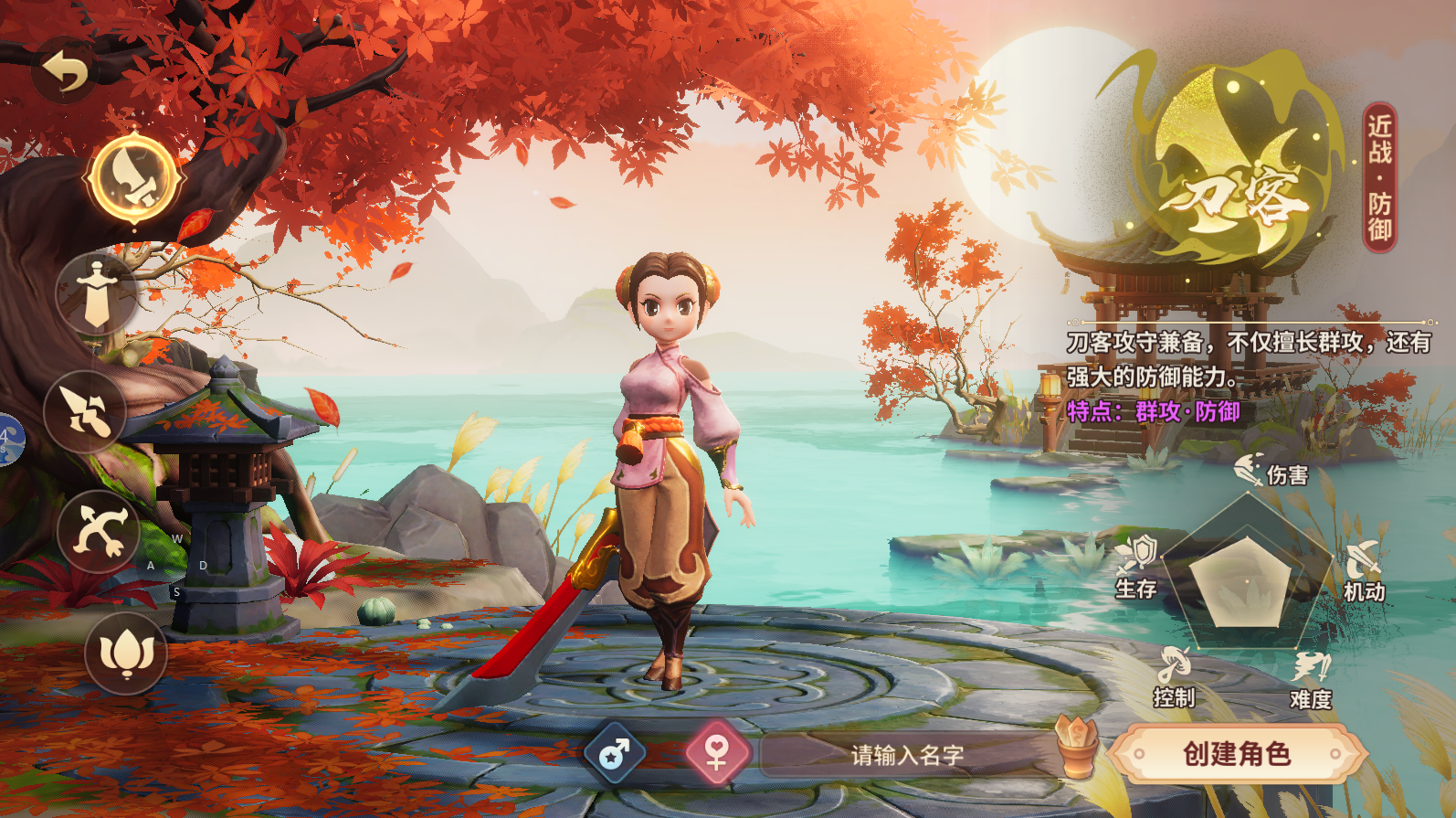1456x818 pixels.
Task: Pick the spear class icon
Action: coord(85,412)
